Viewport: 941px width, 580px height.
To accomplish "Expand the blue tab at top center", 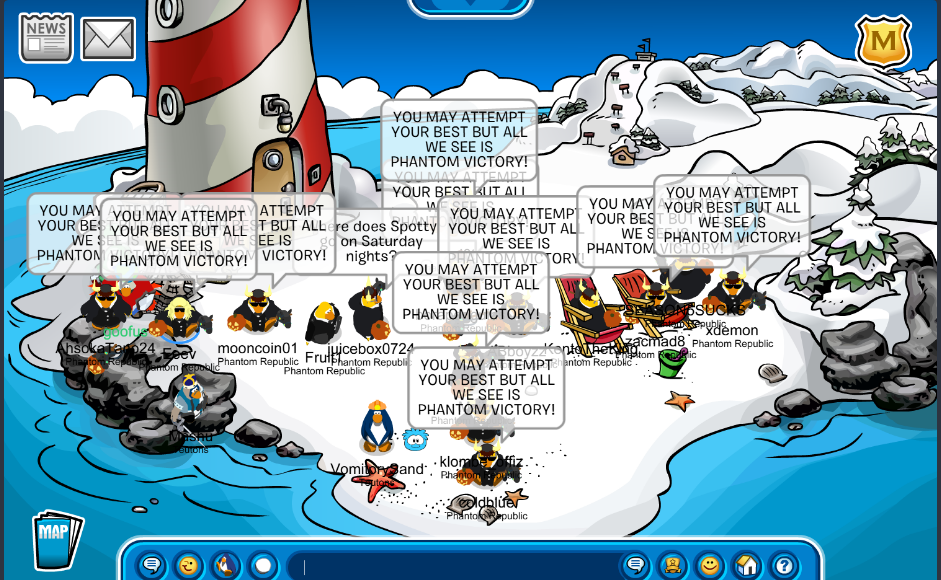I will click(x=470, y=6).
